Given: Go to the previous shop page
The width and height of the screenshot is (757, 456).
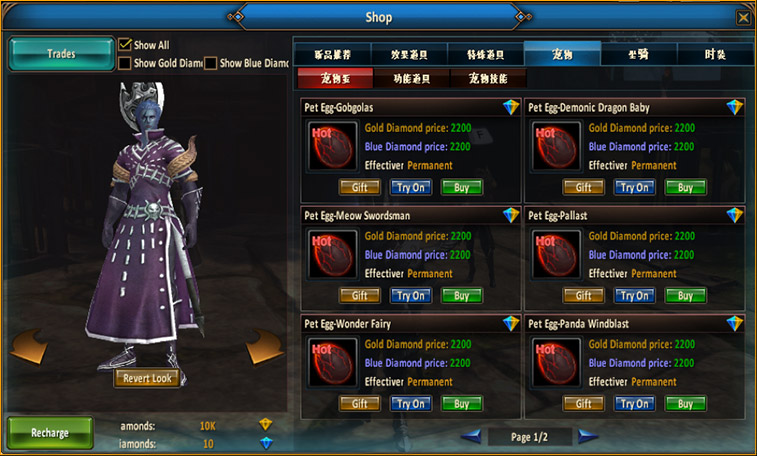Looking at the screenshot, I should 469,436.
